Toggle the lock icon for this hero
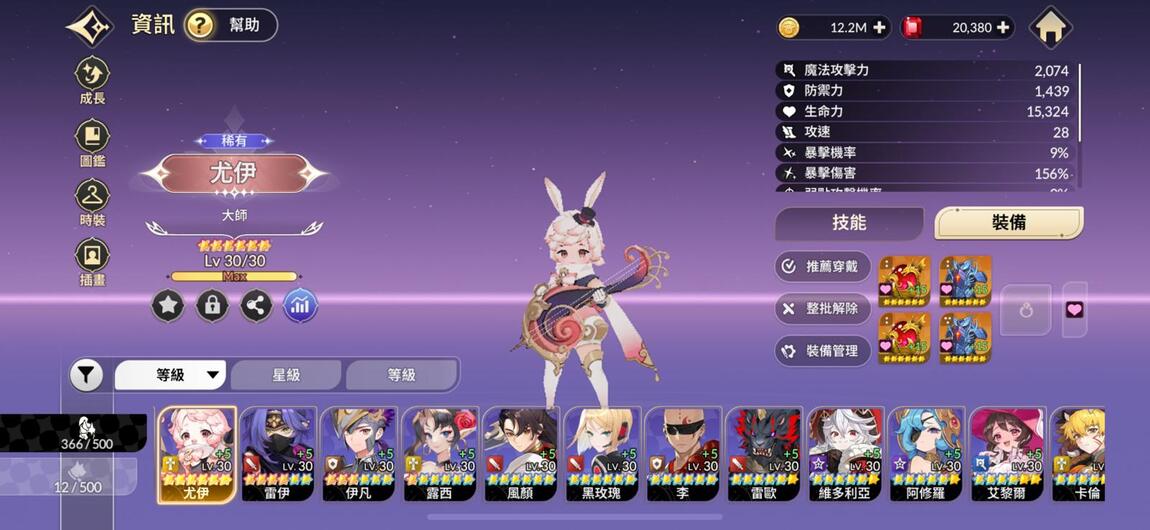The image size is (1150, 530). click(x=212, y=306)
